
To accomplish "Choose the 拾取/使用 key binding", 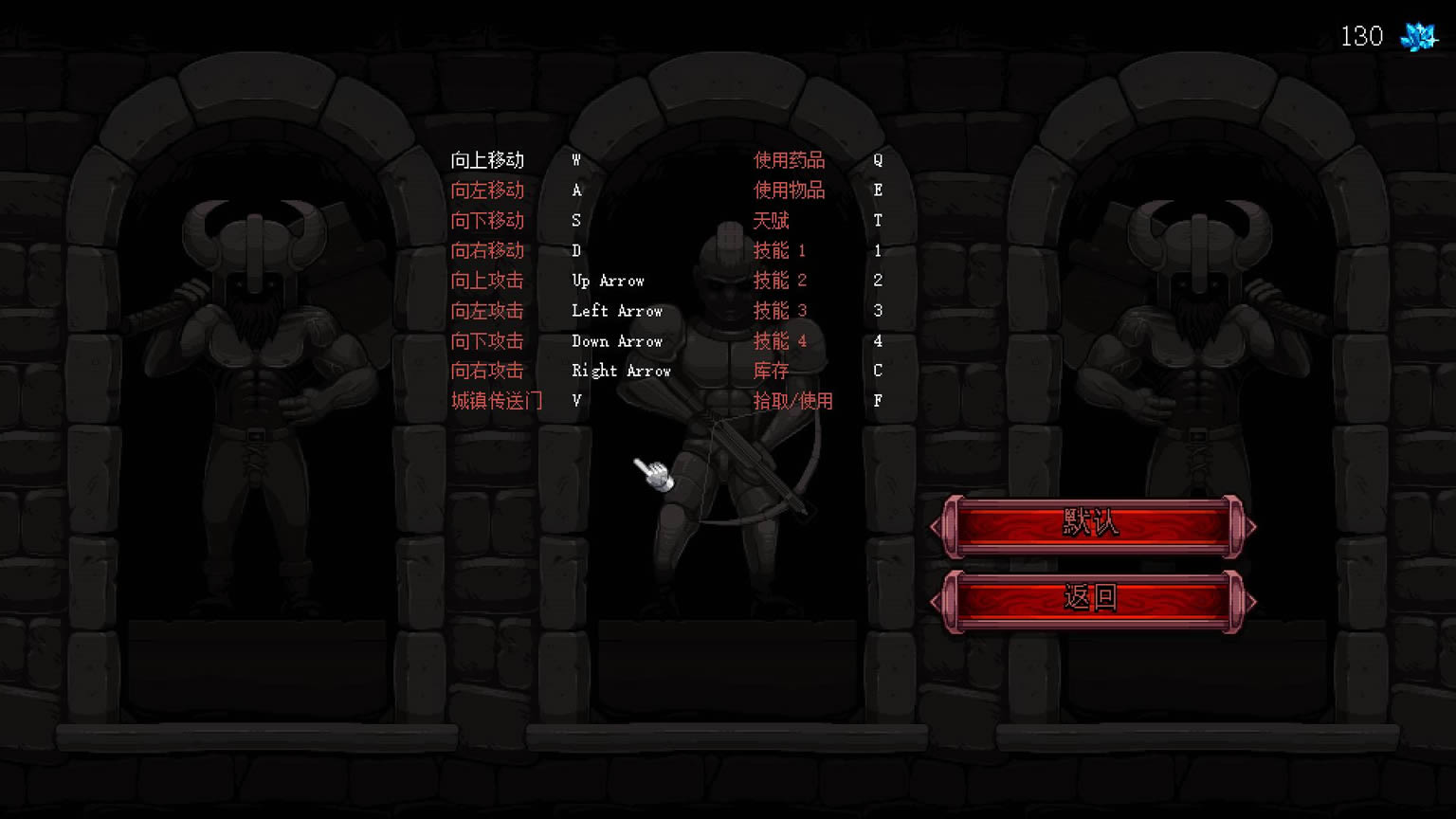I will coord(792,401).
